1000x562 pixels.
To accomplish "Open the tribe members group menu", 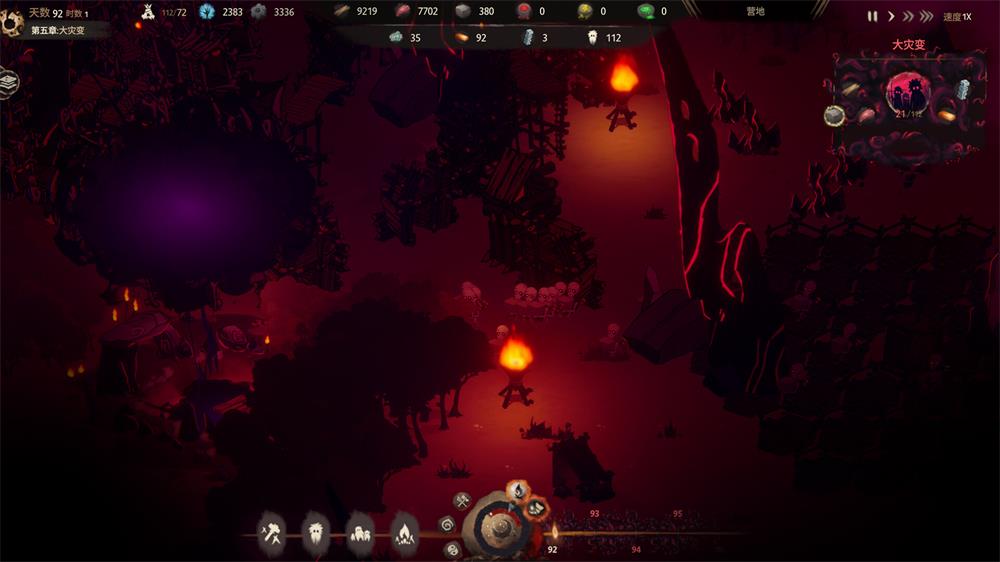I will click(360, 530).
